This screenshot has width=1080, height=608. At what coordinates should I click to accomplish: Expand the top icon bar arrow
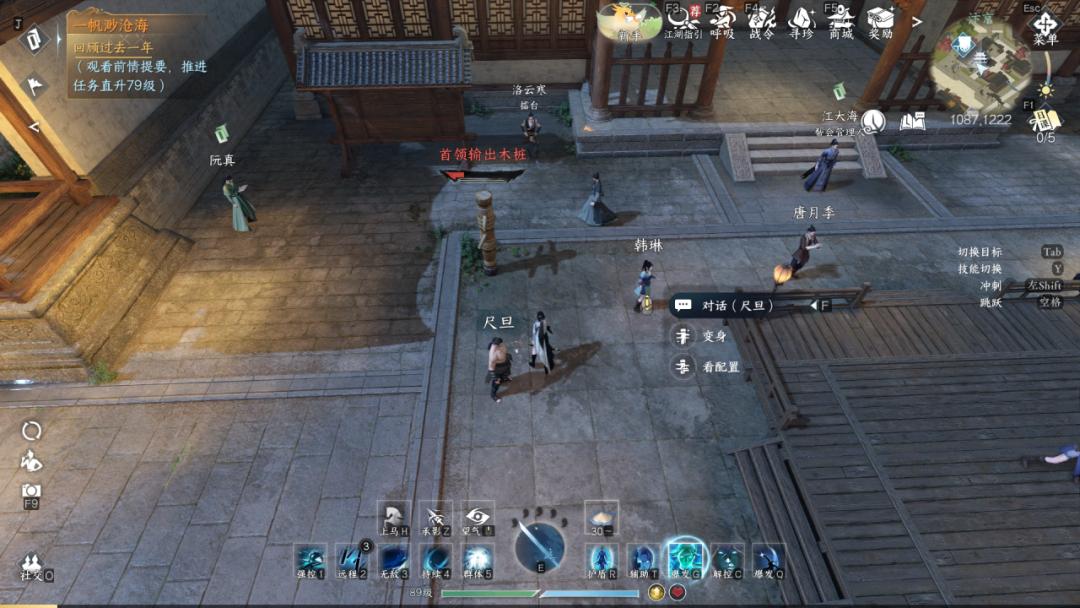(917, 21)
